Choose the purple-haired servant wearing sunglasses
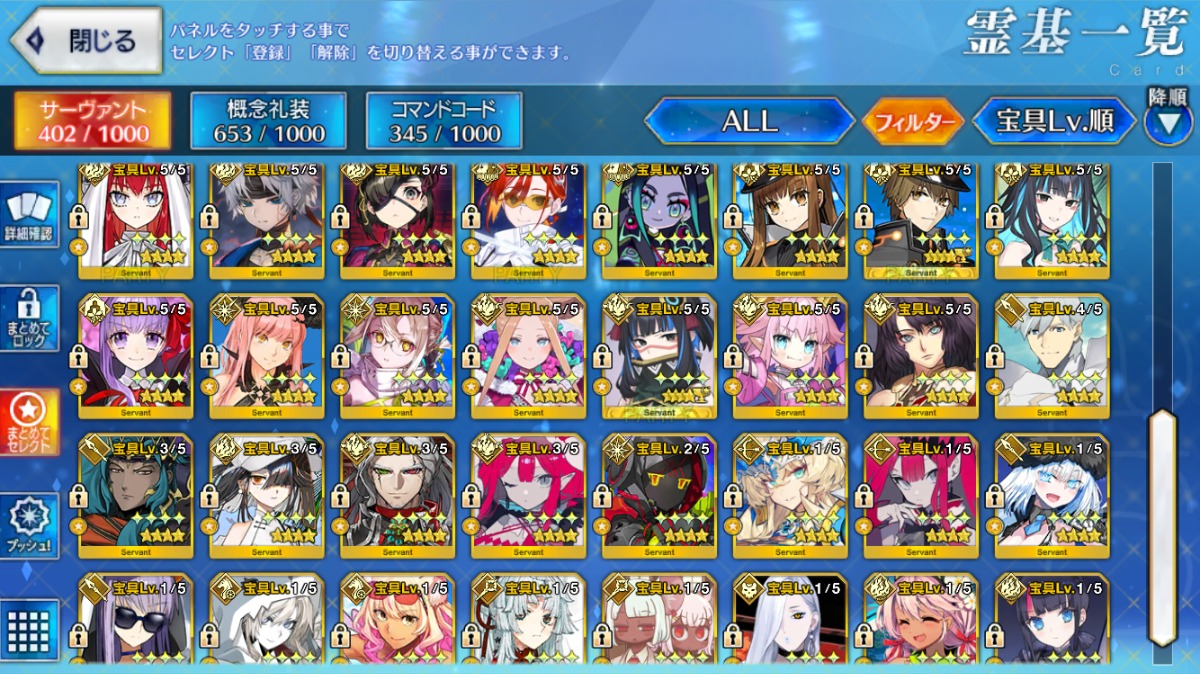 pos(136,620)
